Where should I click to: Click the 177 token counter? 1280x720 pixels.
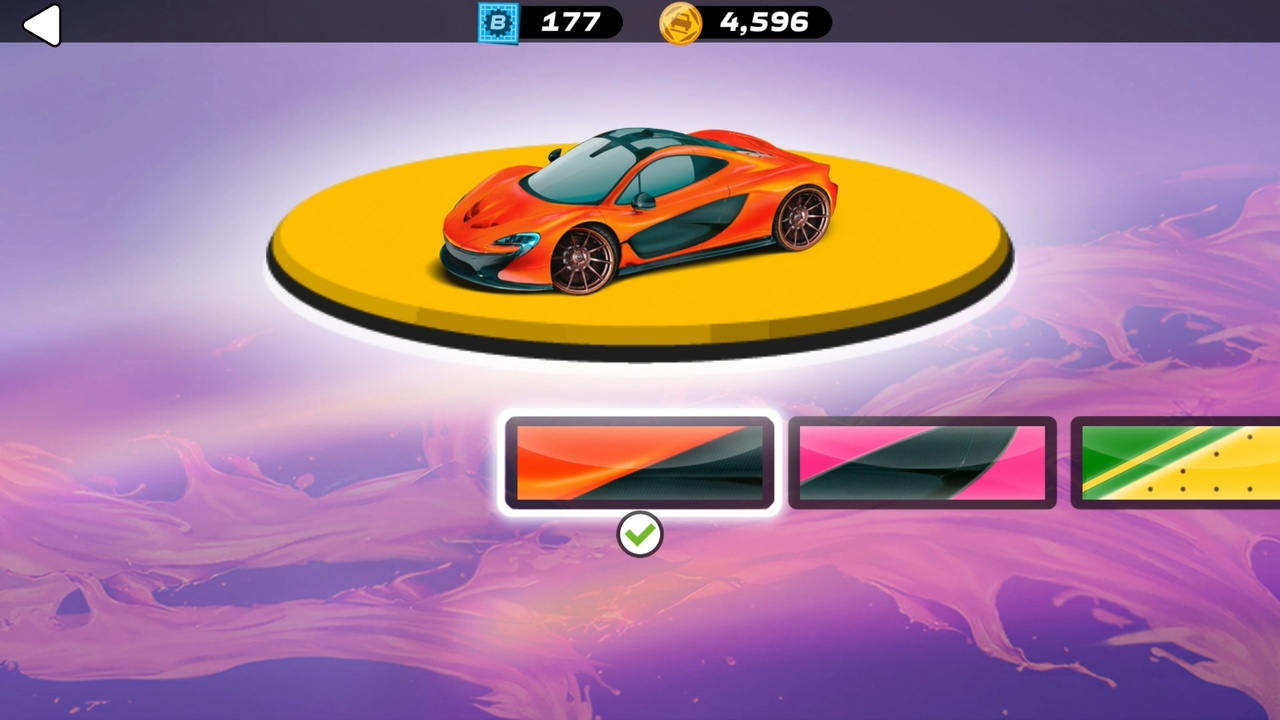(x=568, y=22)
